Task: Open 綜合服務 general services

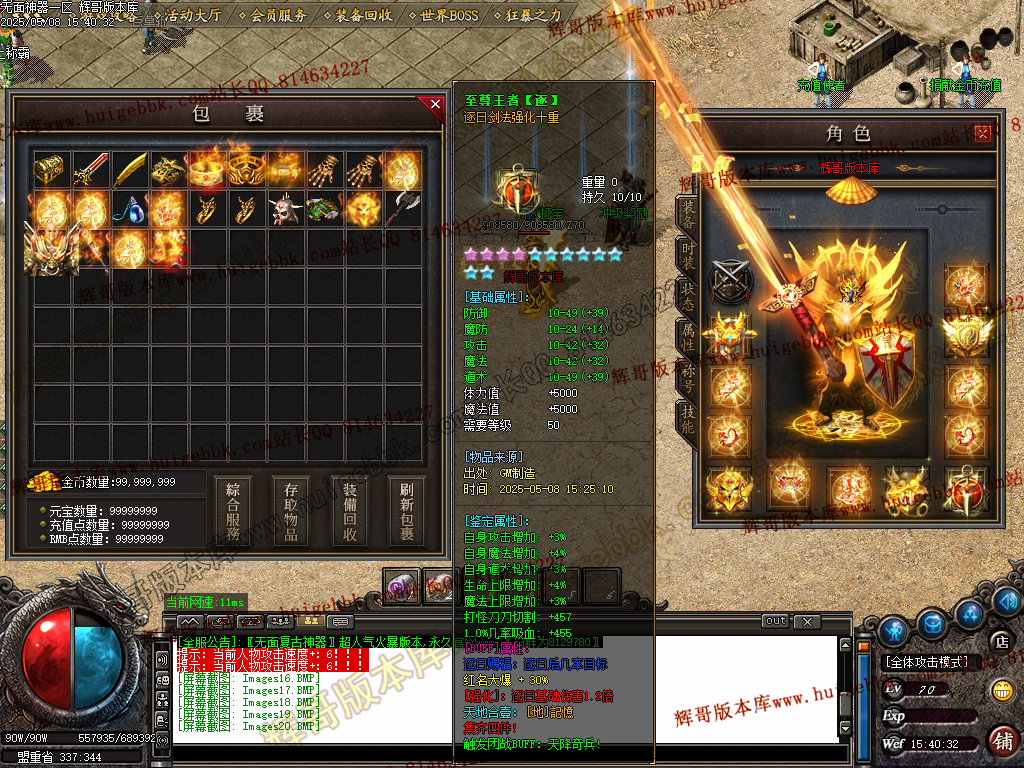Action: pos(233,511)
